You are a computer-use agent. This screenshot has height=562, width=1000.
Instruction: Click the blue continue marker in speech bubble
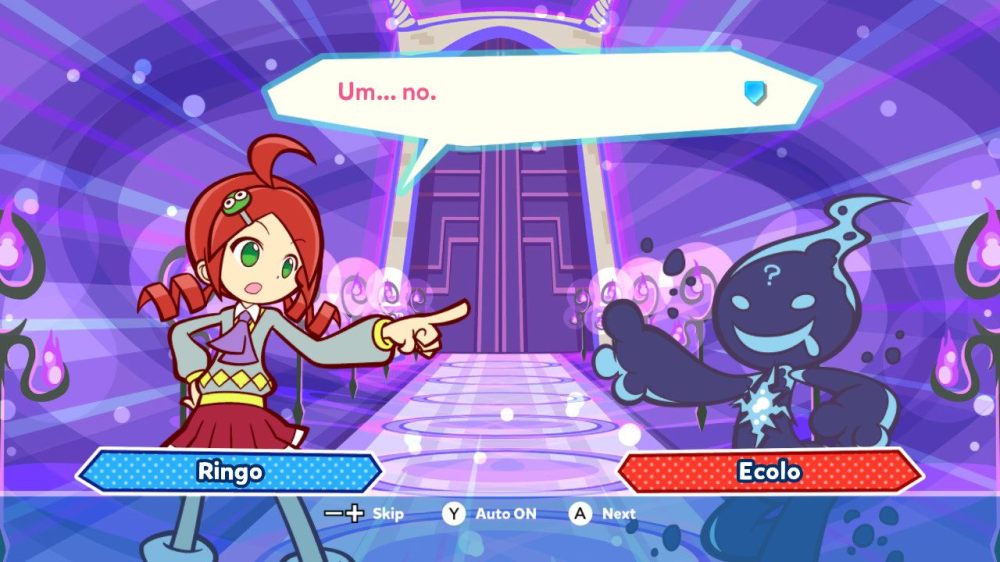755,93
